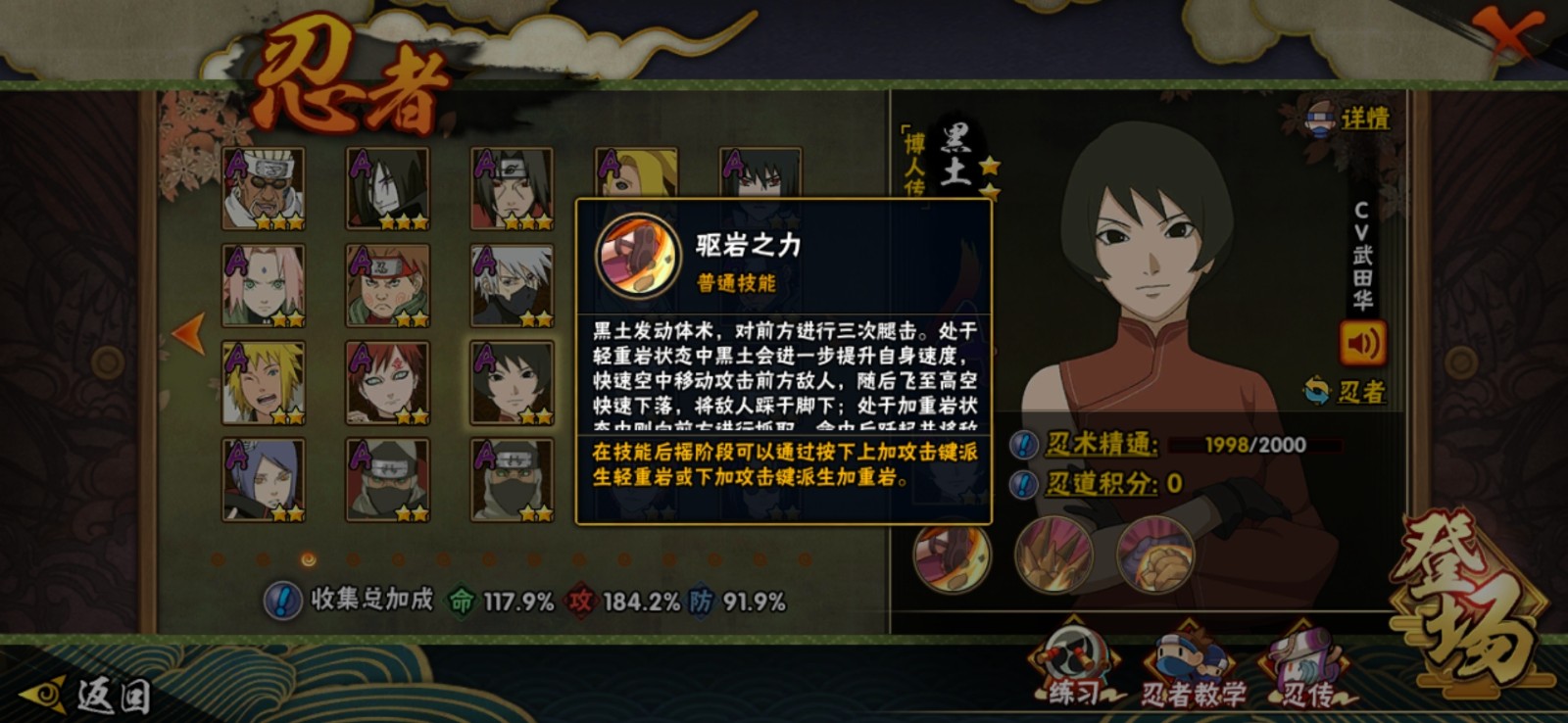Choose the Orochimaru ninja portrait
1568x723 pixels.
(387, 189)
